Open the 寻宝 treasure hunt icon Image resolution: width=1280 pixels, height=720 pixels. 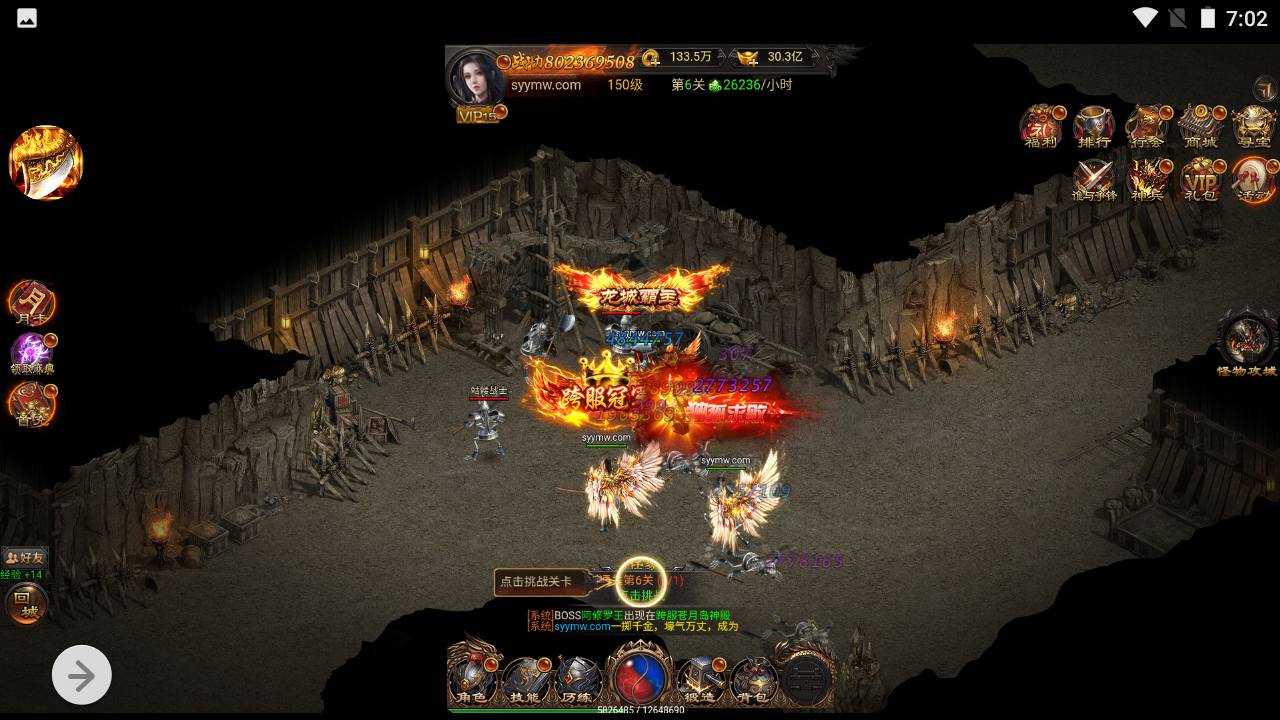pyautogui.click(x=1253, y=127)
